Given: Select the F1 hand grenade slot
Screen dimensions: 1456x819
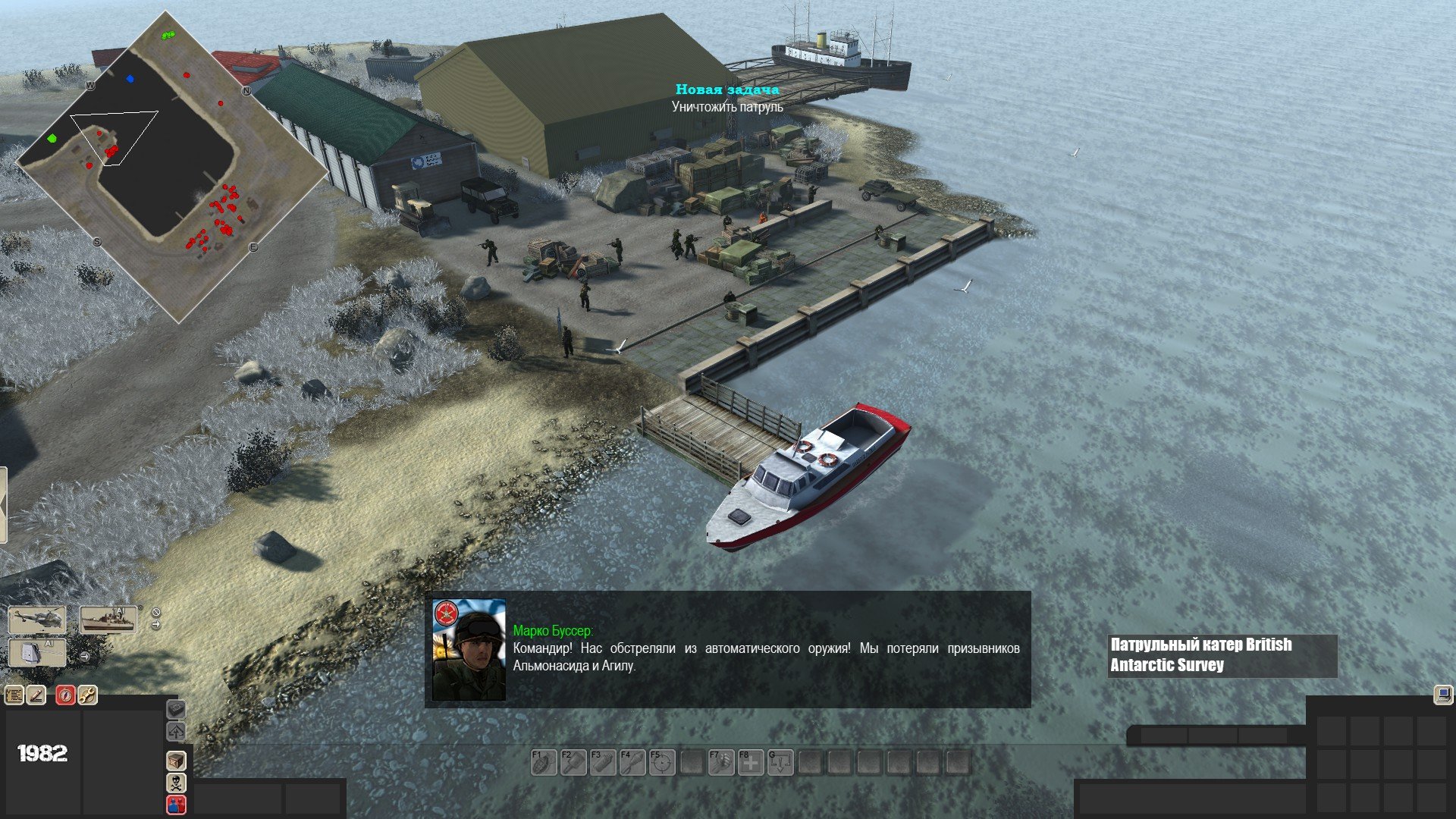Looking at the screenshot, I should pyautogui.click(x=543, y=762).
